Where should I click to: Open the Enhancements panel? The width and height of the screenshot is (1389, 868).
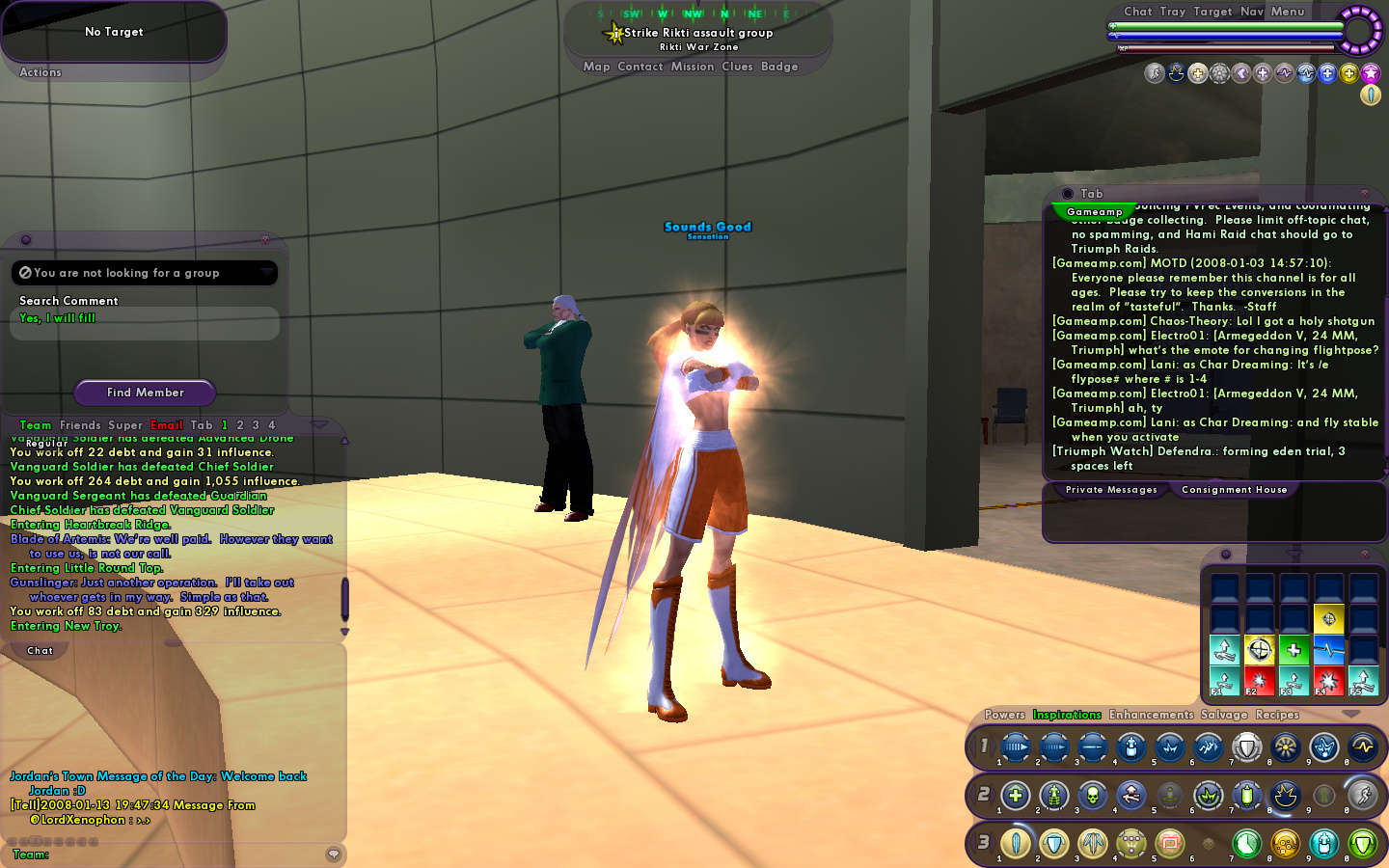(1151, 715)
